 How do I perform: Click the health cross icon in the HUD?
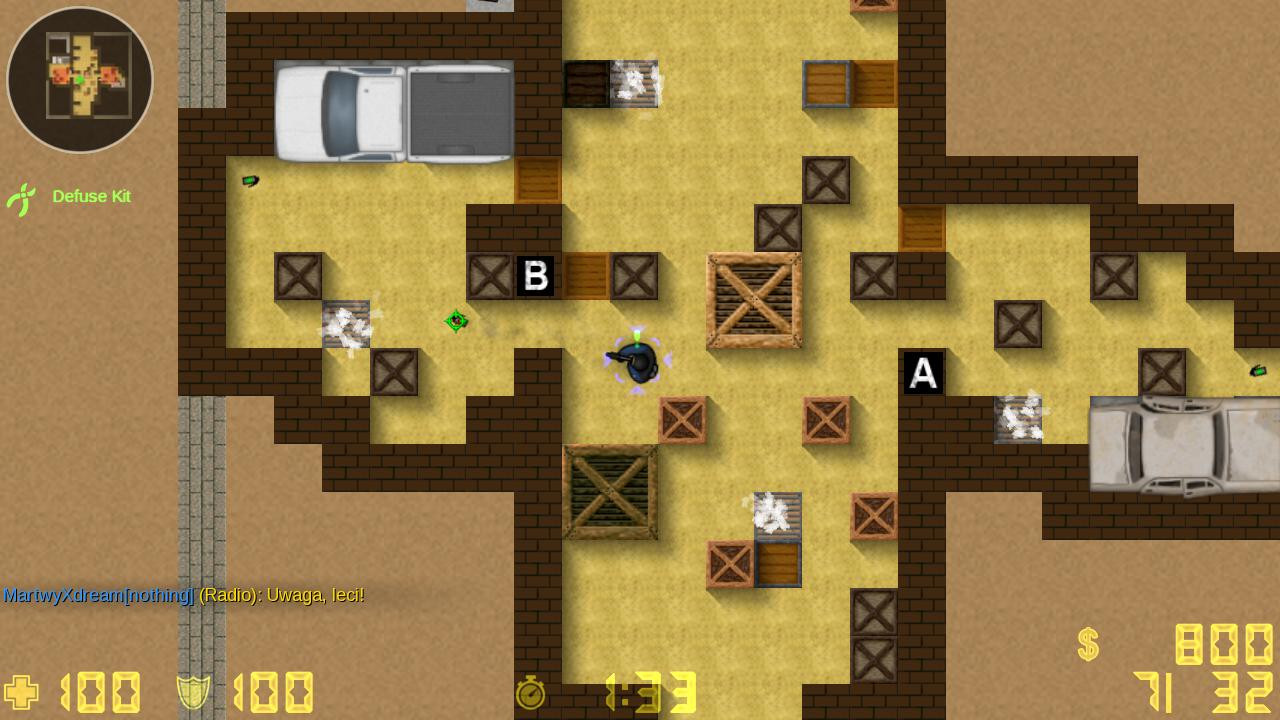click(20, 692)
